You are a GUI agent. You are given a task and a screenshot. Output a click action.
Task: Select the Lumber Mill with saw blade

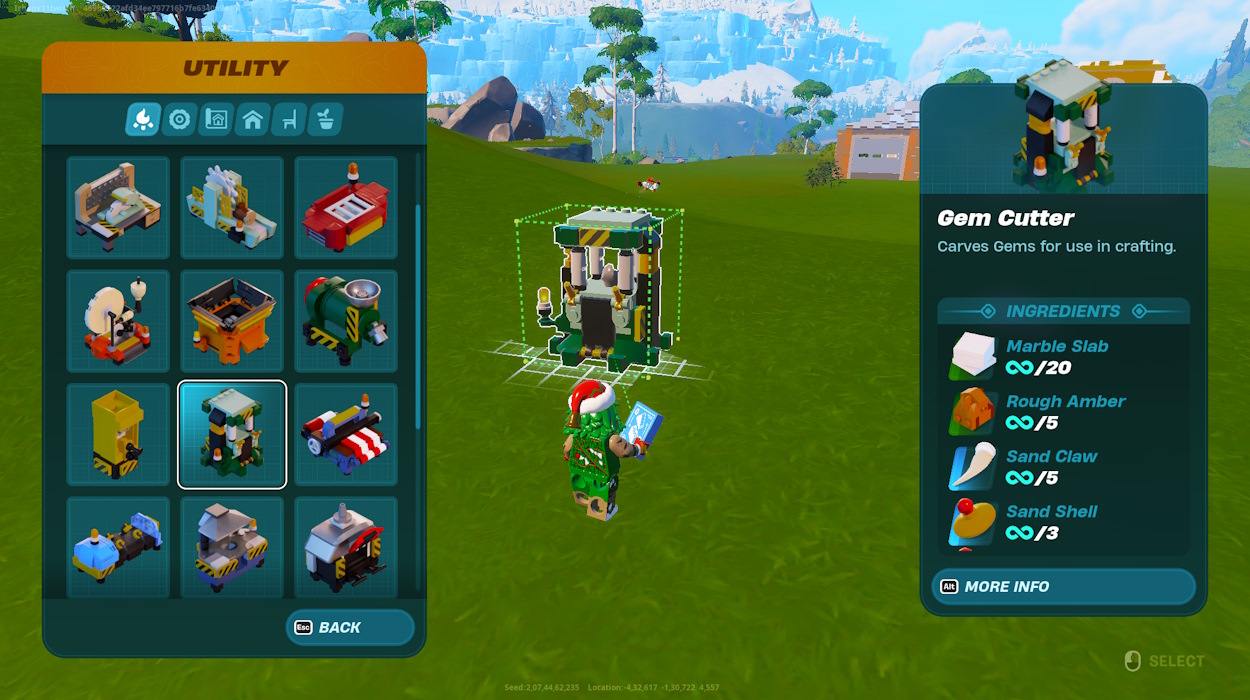click(x=232, y=207)
